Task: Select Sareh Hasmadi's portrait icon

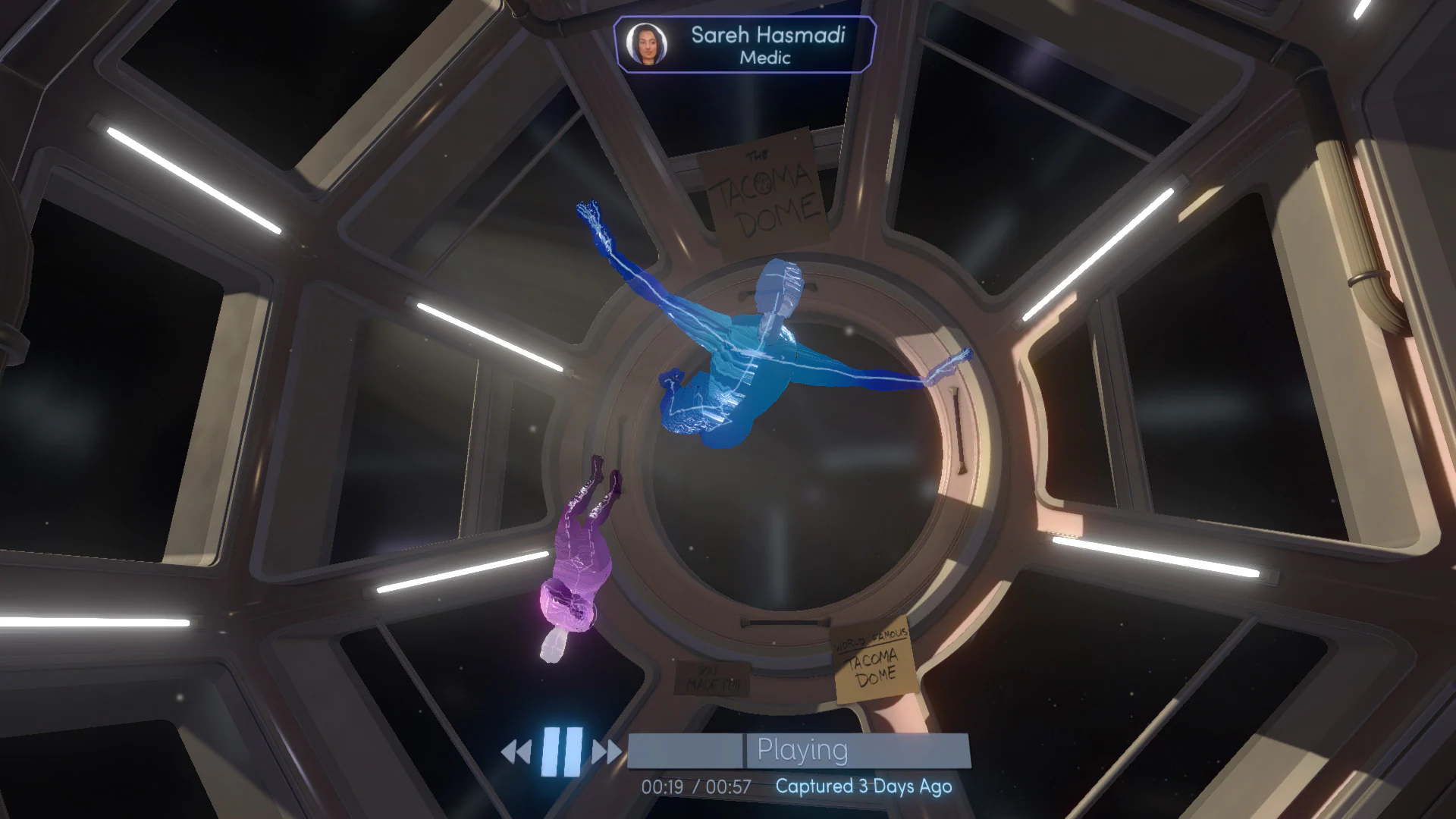Action: [647, 42]
